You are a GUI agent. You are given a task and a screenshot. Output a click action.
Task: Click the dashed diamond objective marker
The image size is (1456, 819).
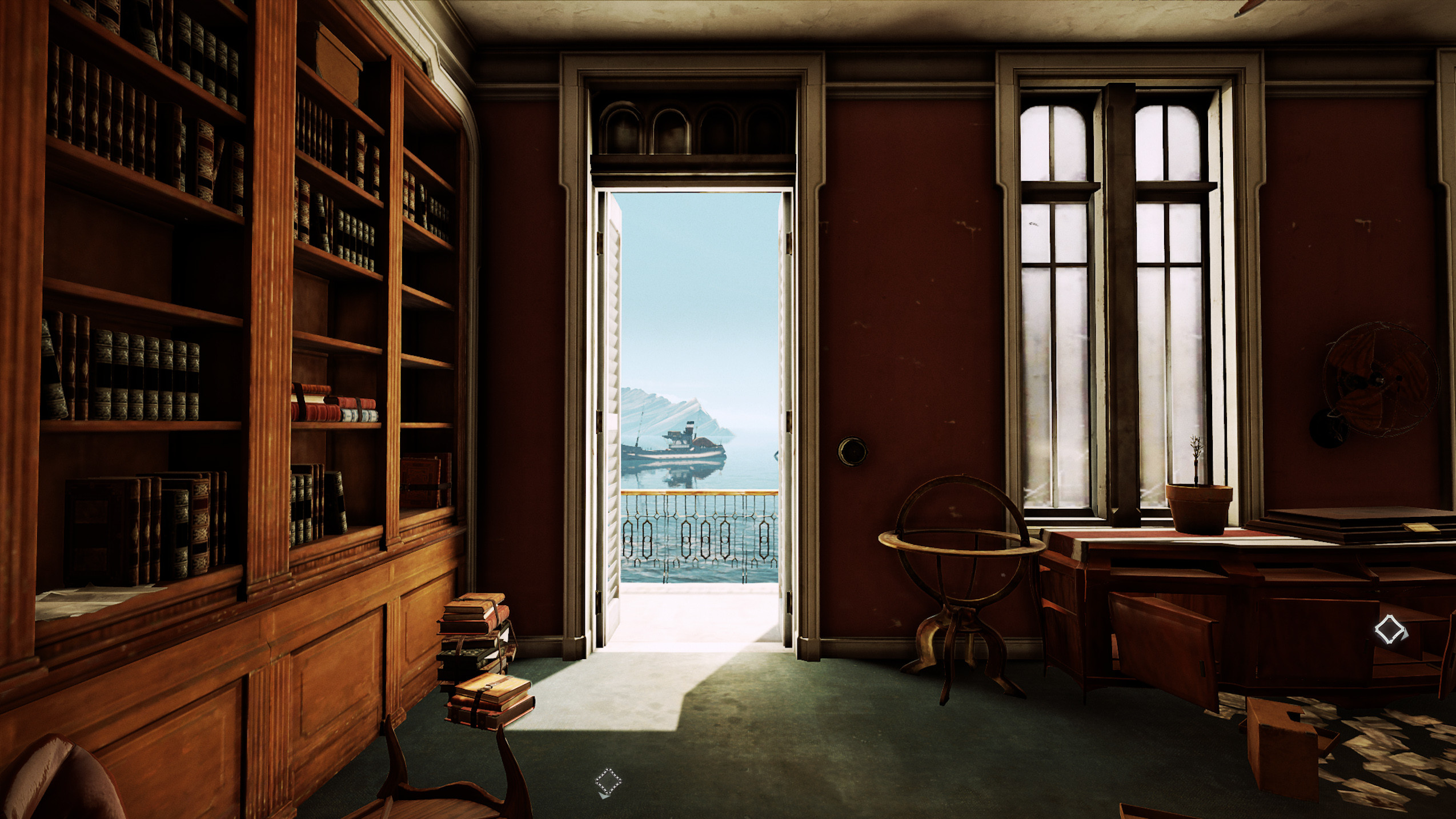coord(607,781)
